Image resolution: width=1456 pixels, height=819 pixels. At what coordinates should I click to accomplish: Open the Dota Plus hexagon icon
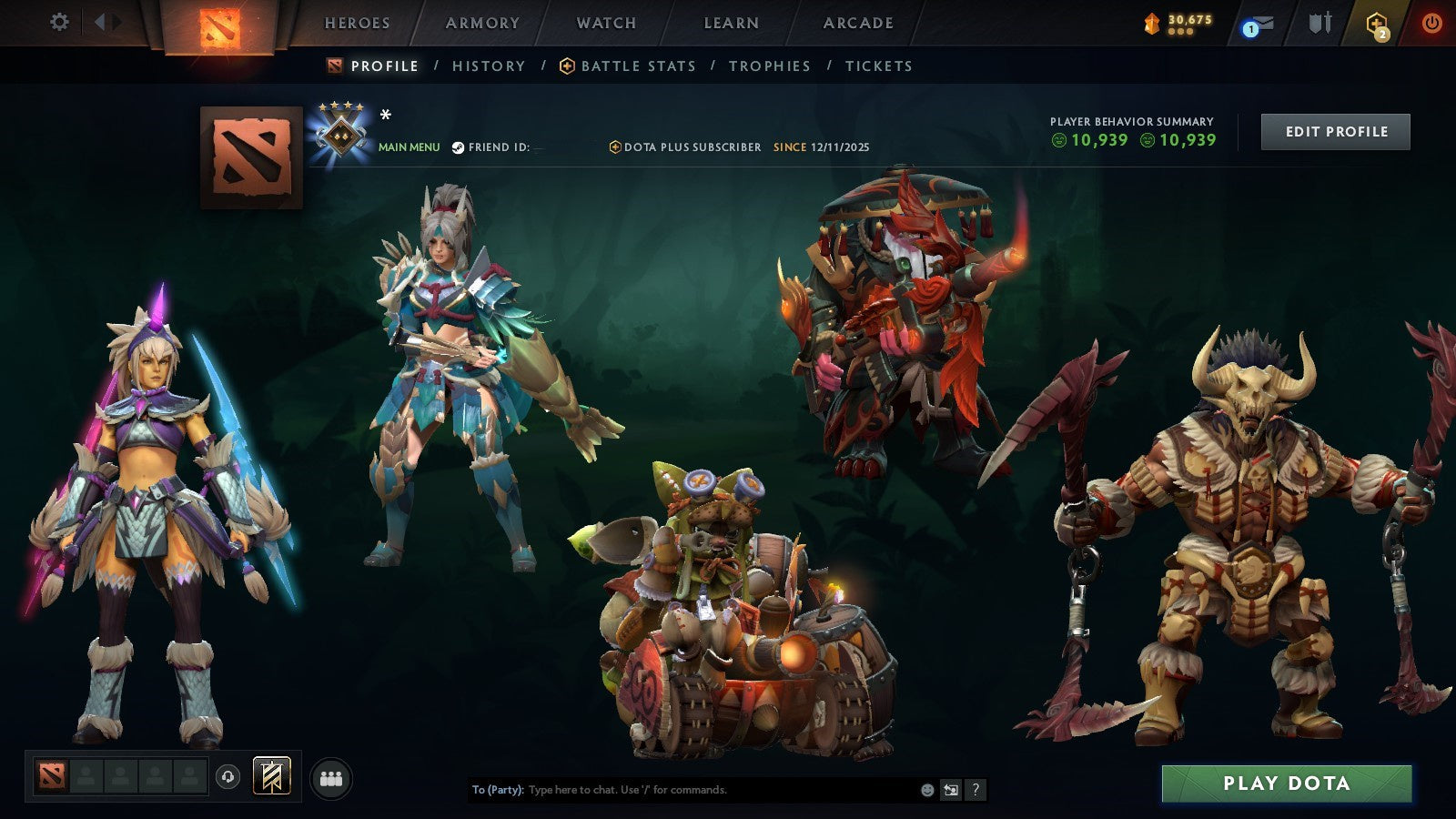[x=1379, y=21]
